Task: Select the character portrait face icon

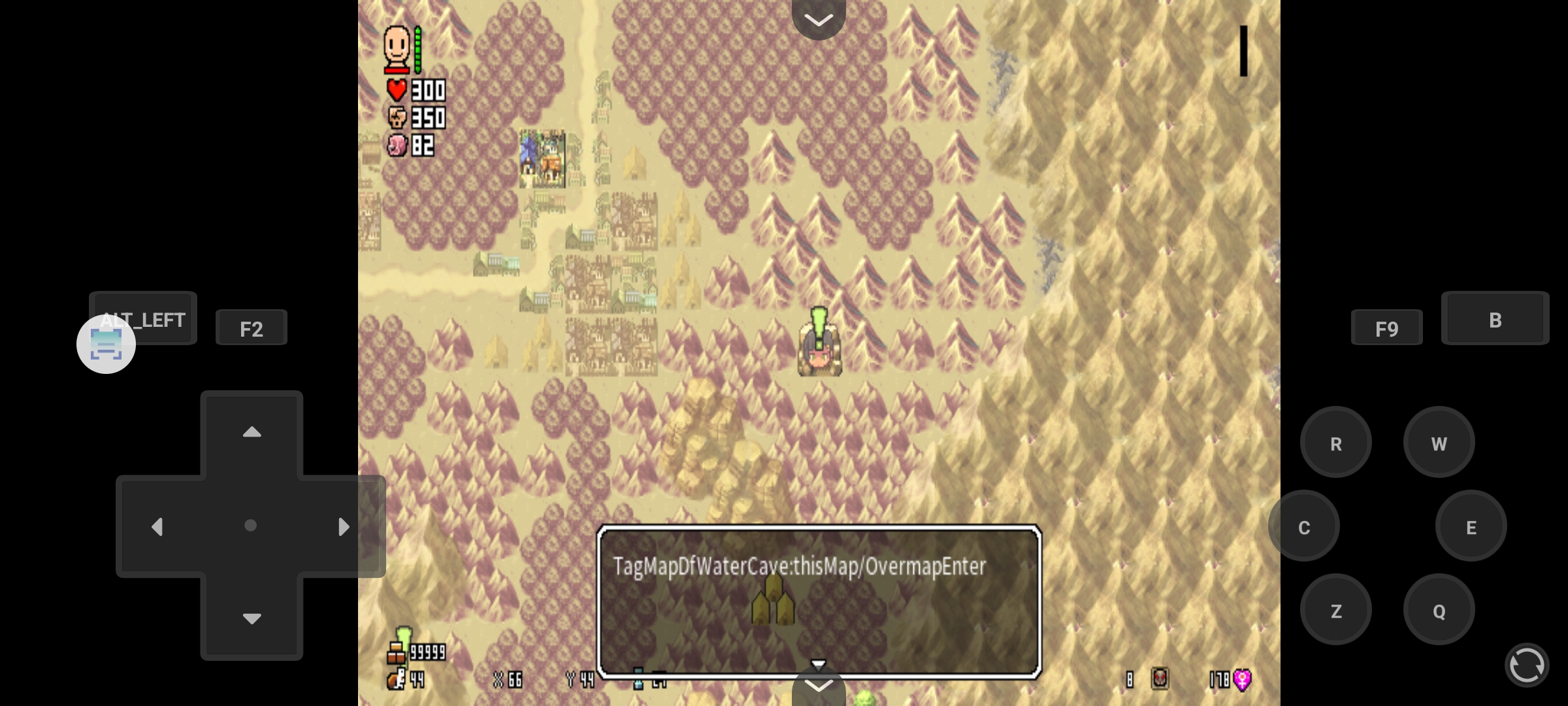Action: pos(397,47)
